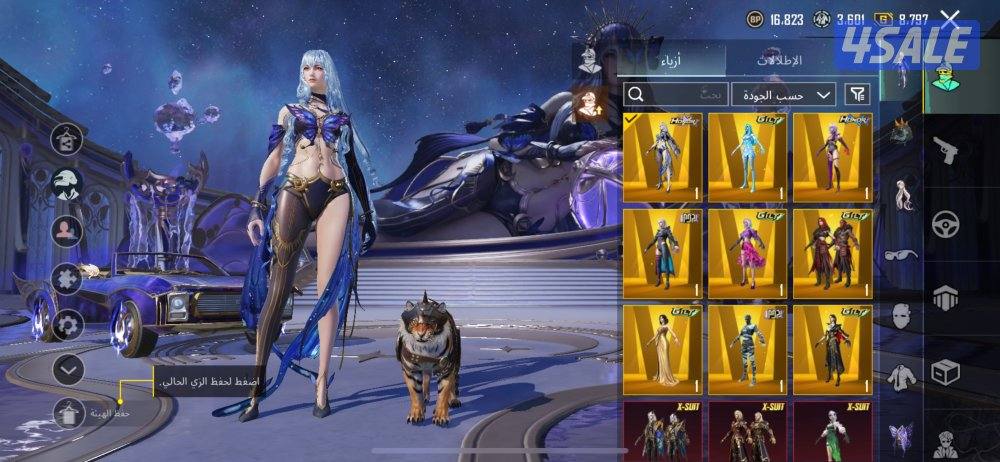Screen dimensions: 1000x462
Task: Open the outfit filter options
Action: (858, 95)
